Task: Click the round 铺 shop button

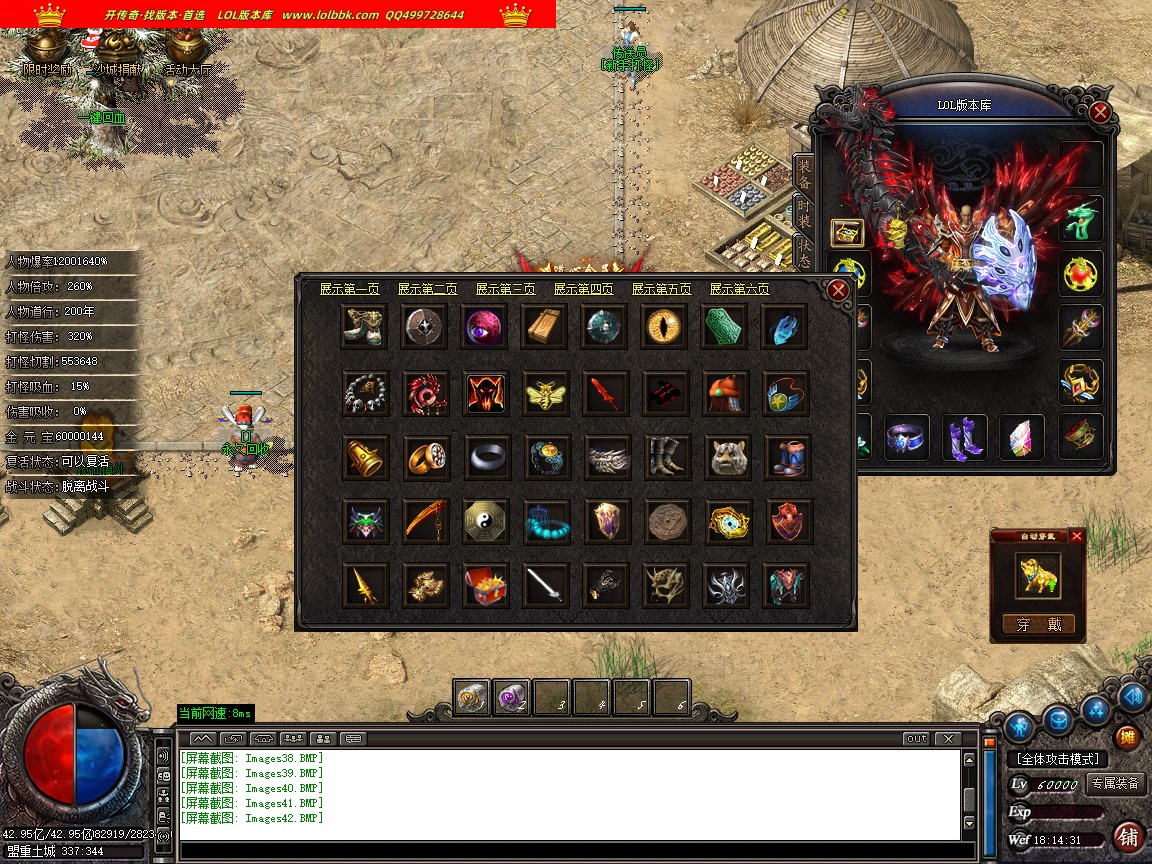Action: click(1127, 836)
